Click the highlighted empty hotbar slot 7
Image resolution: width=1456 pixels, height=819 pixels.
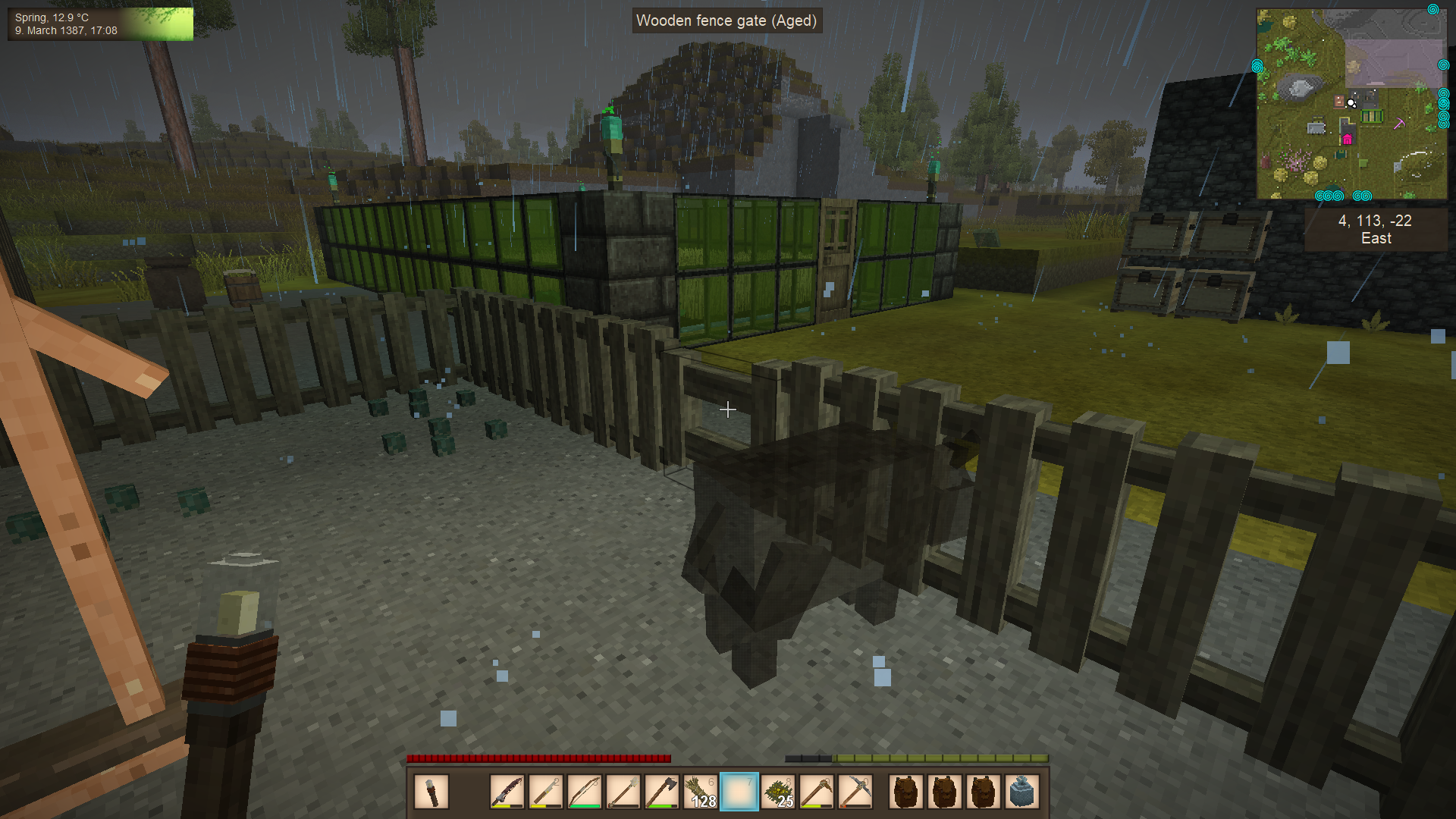pos(739,792)
